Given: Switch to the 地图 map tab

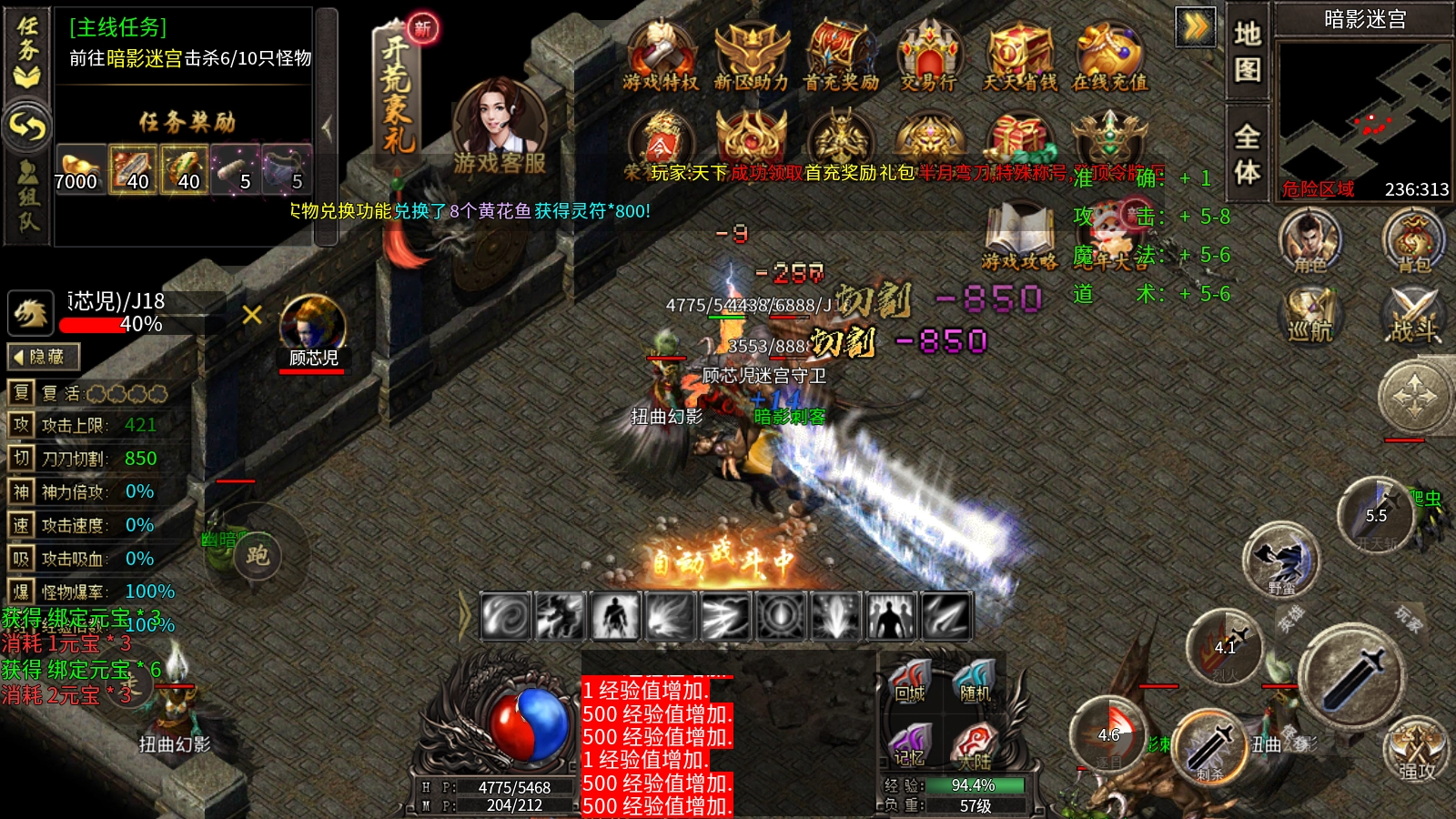Looking at the screenshot, I should (1247, 52).
